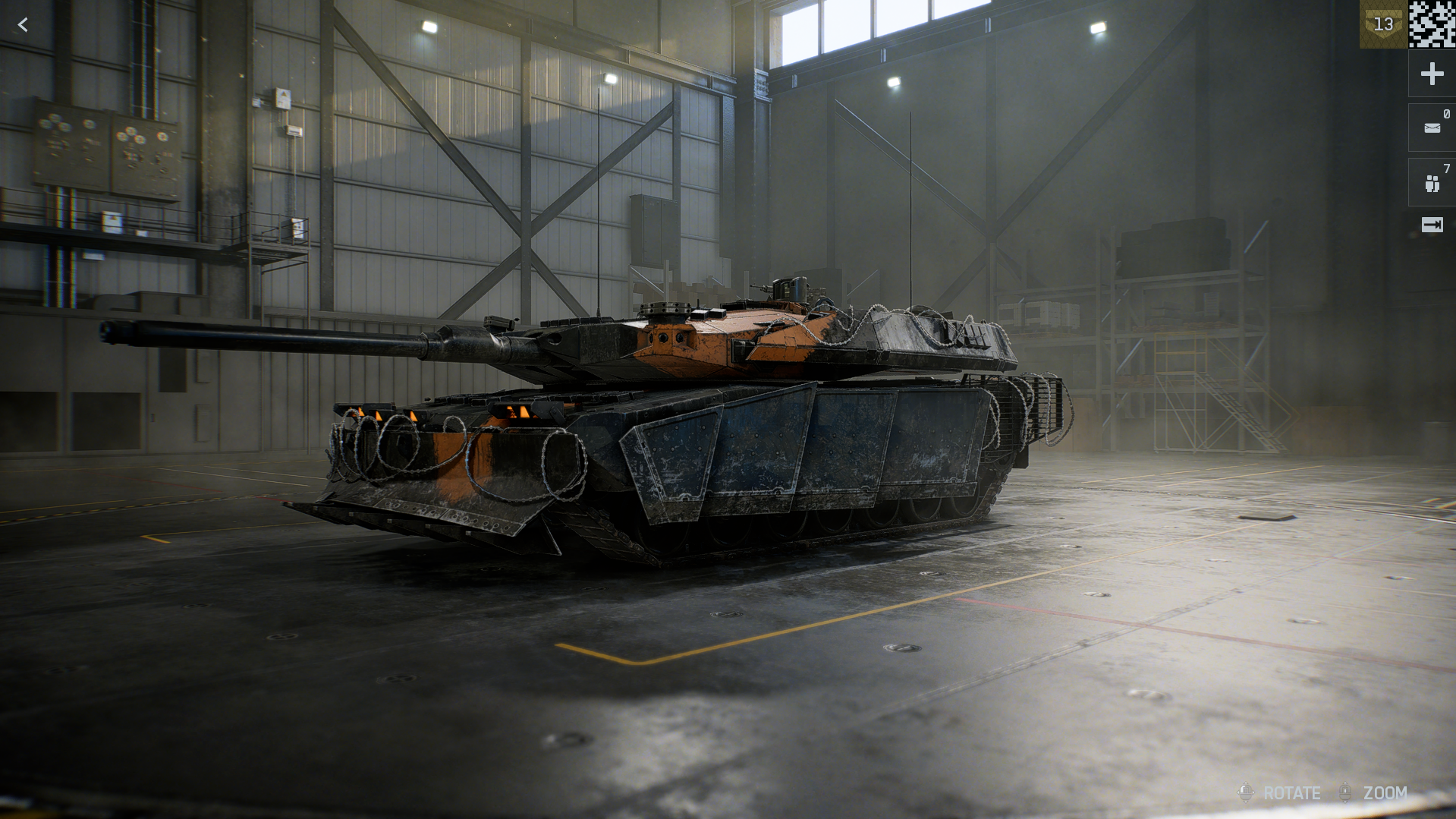
Task: Open the player avatar profile
Action: [1432, 24]
